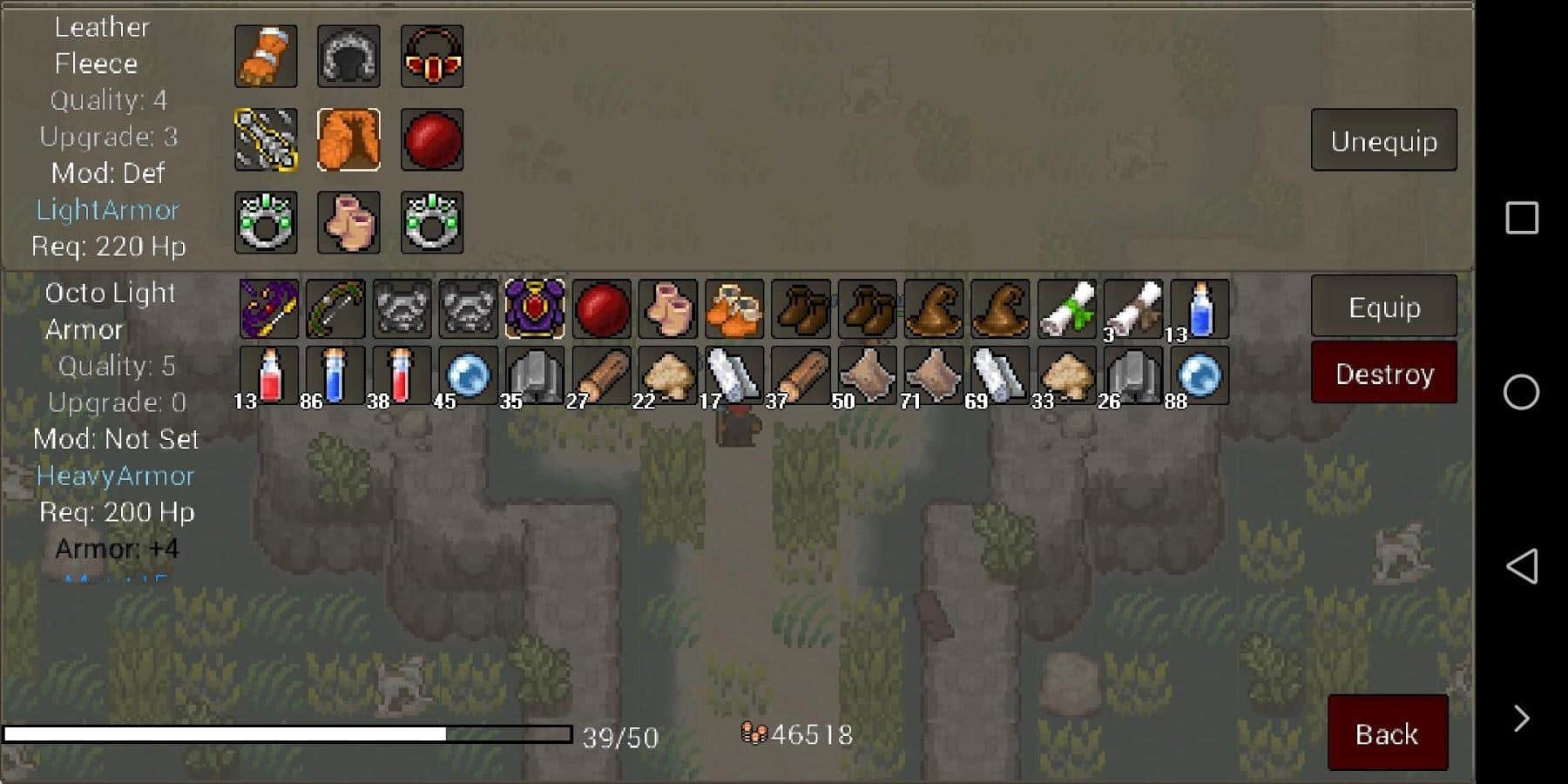Go back with the red Back button

point(1387,733)
